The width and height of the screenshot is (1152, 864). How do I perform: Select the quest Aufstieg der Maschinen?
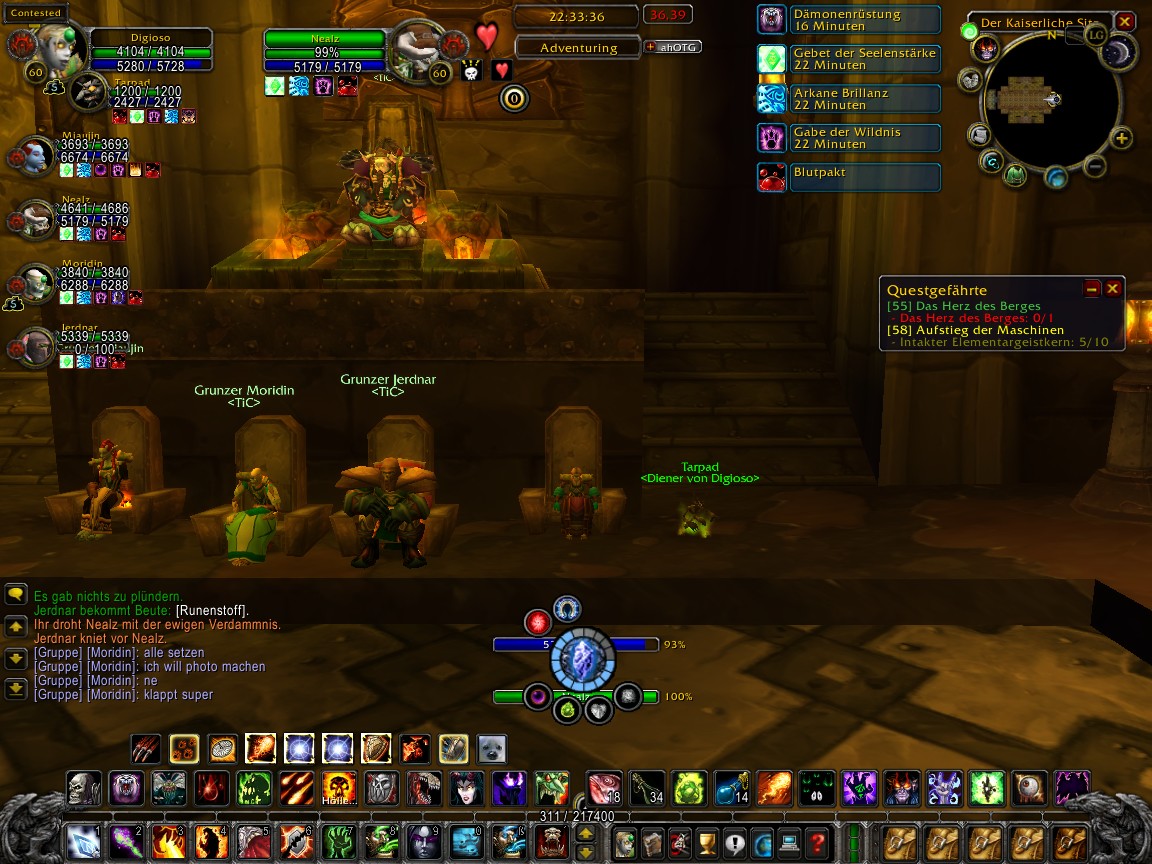(975, 330)
